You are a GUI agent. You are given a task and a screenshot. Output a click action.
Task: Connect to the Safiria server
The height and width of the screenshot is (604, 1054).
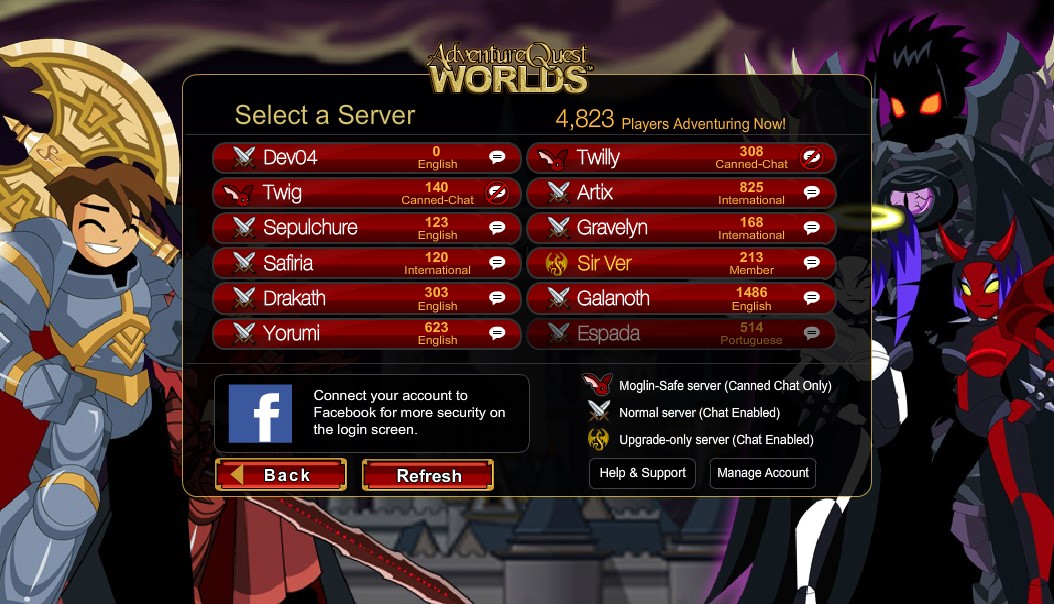pyautogui.click(x=366, y=263)
